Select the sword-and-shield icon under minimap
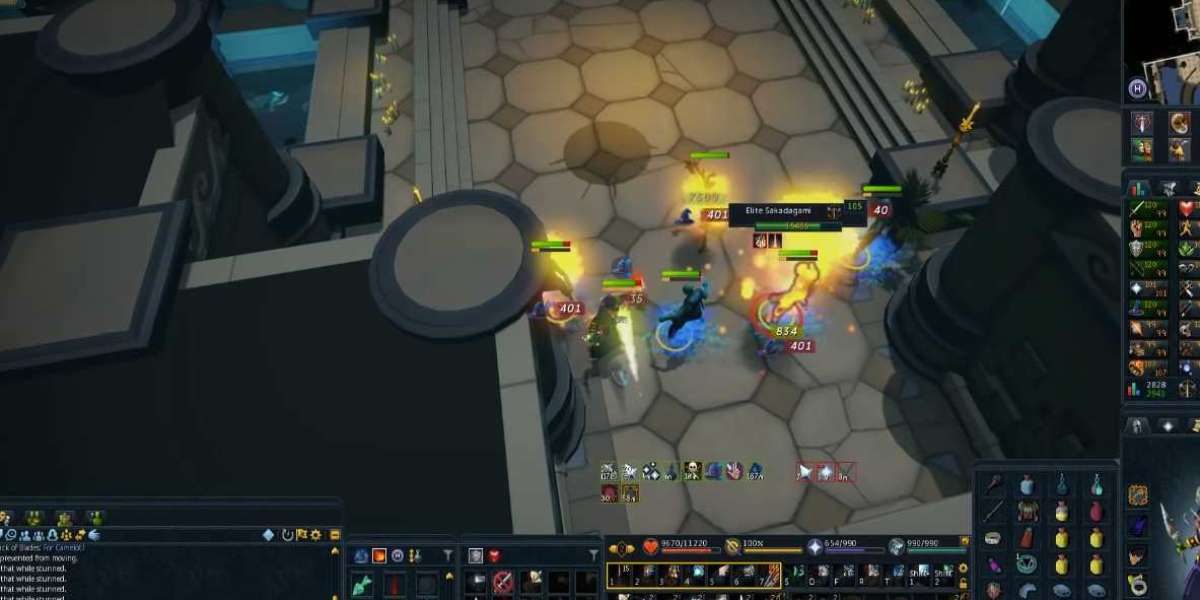 click(x=1142, y=122)
